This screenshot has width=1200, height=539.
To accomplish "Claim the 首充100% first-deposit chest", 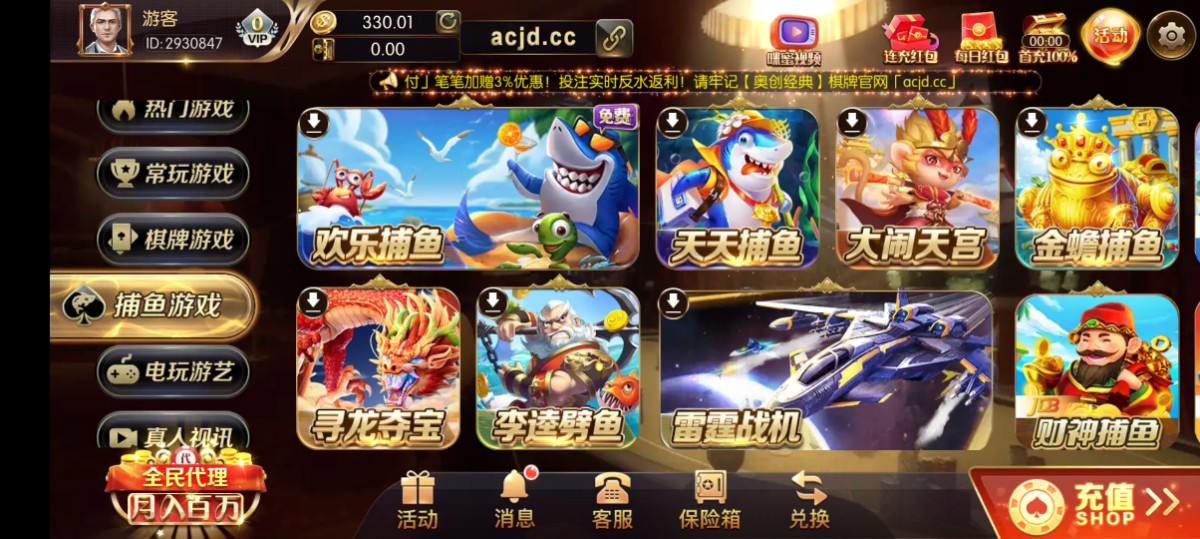I will coord(1046,38).
